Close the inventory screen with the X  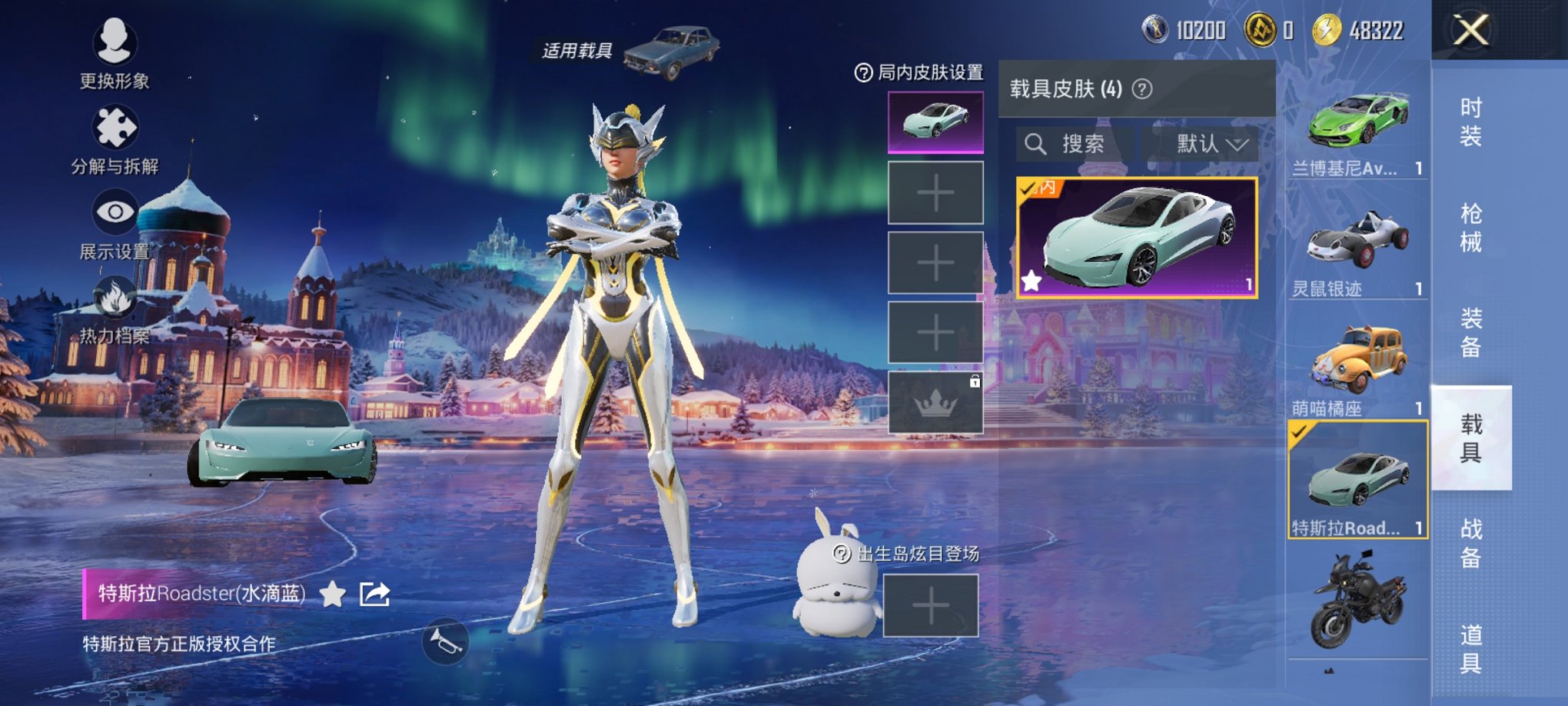pyautogui.click(x=1470, y=31)
